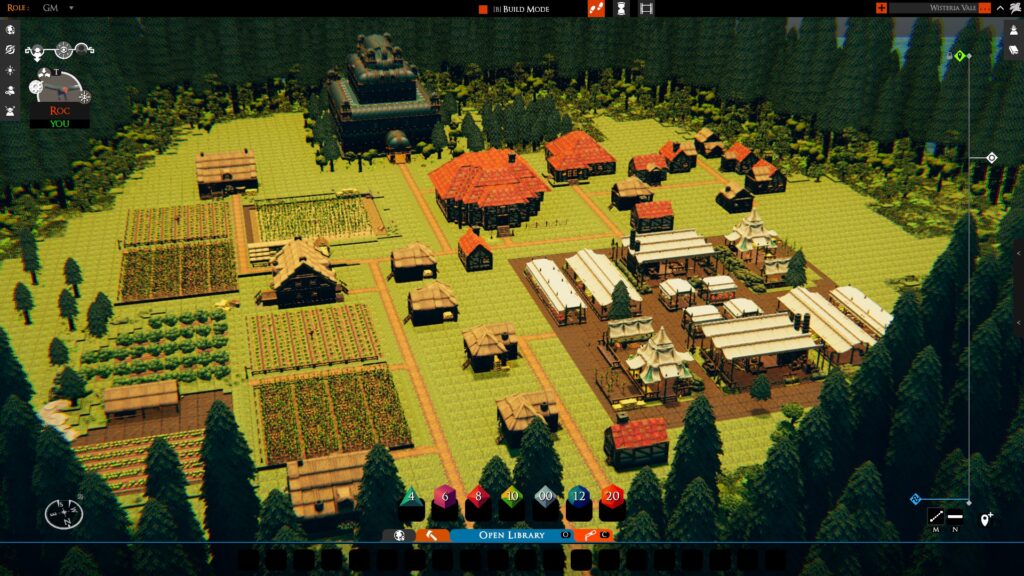Viewport: 1024px width, 576px height.
Task: Roll the red d20 die
Action: pos(612,497)
